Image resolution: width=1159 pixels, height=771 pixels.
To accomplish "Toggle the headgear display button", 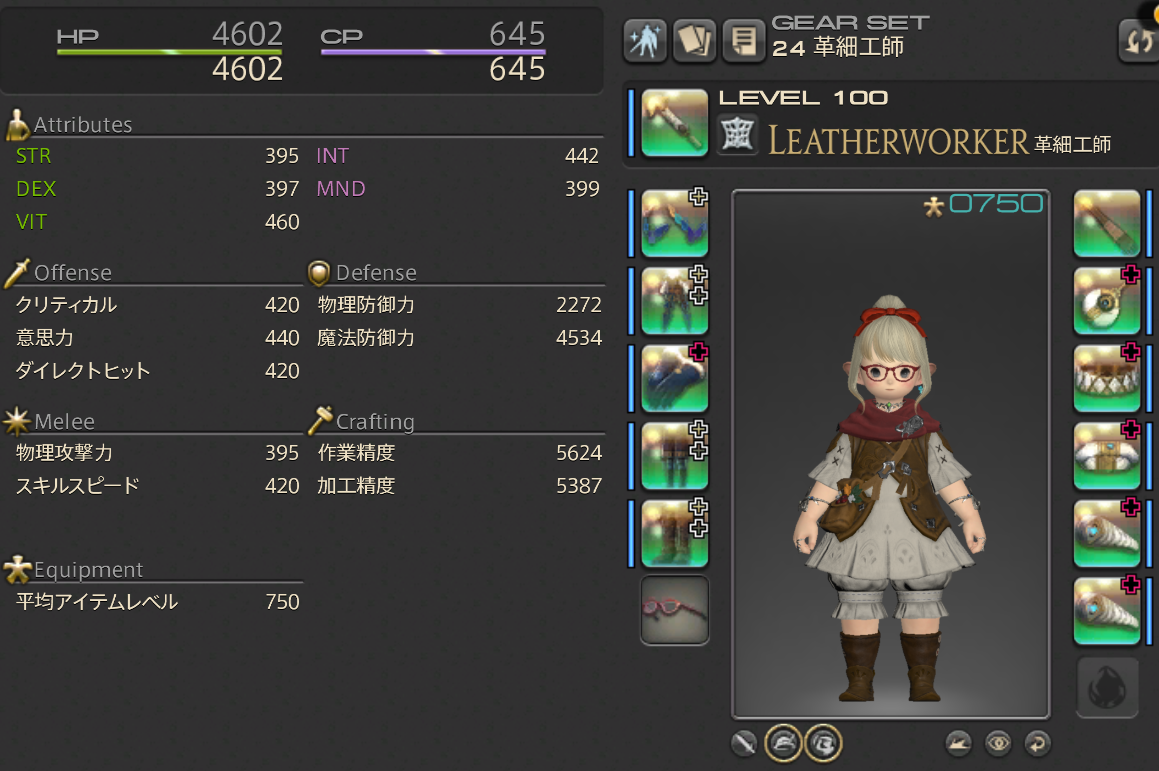I will pyautogui.click(x=782, y=743).
